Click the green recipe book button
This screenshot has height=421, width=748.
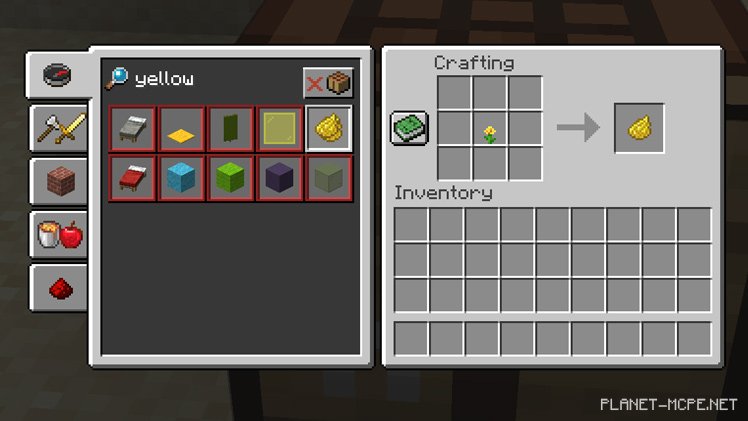coord(409,128)
